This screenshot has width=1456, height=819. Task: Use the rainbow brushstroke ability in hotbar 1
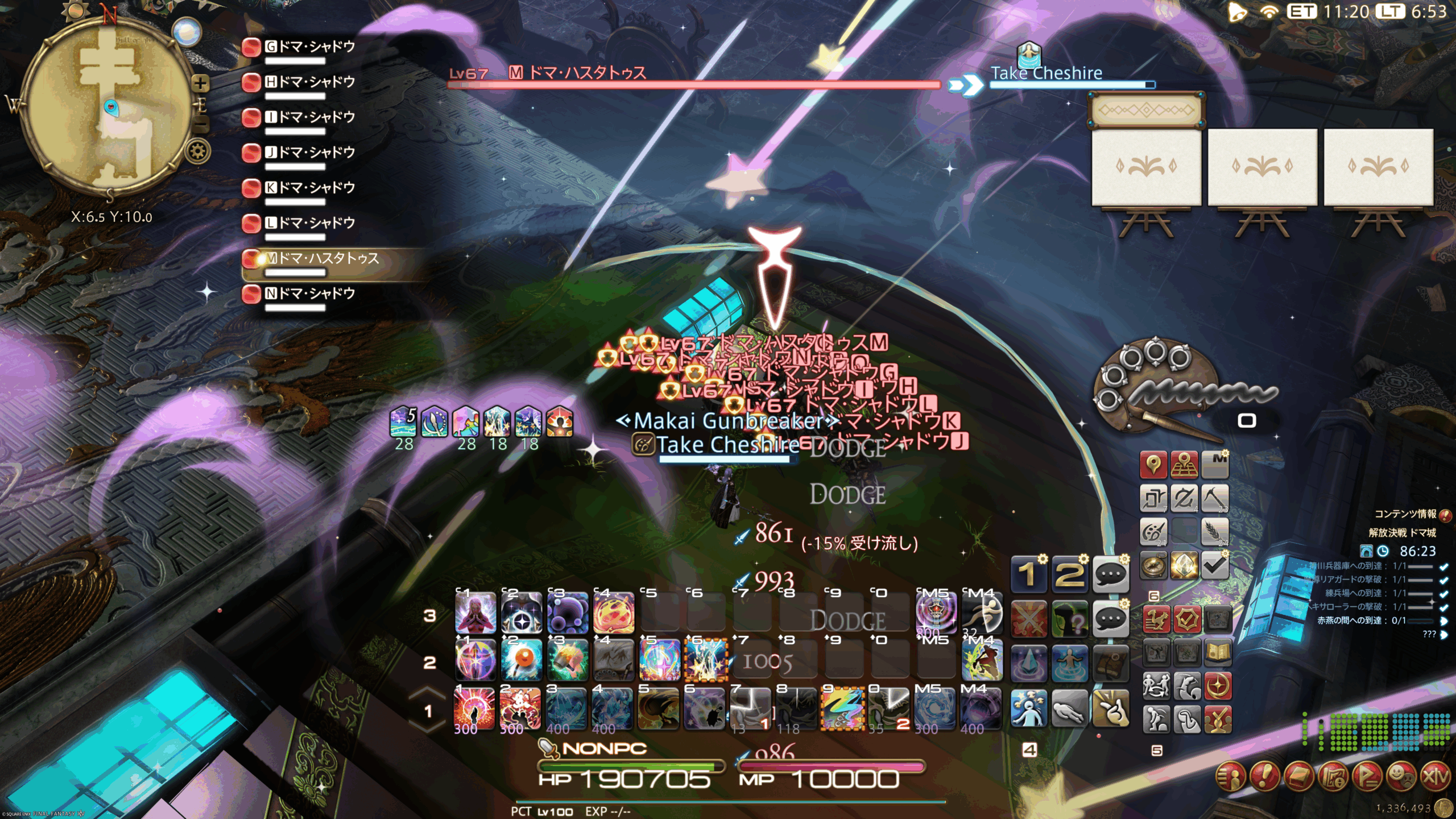[x=843, y=709]
